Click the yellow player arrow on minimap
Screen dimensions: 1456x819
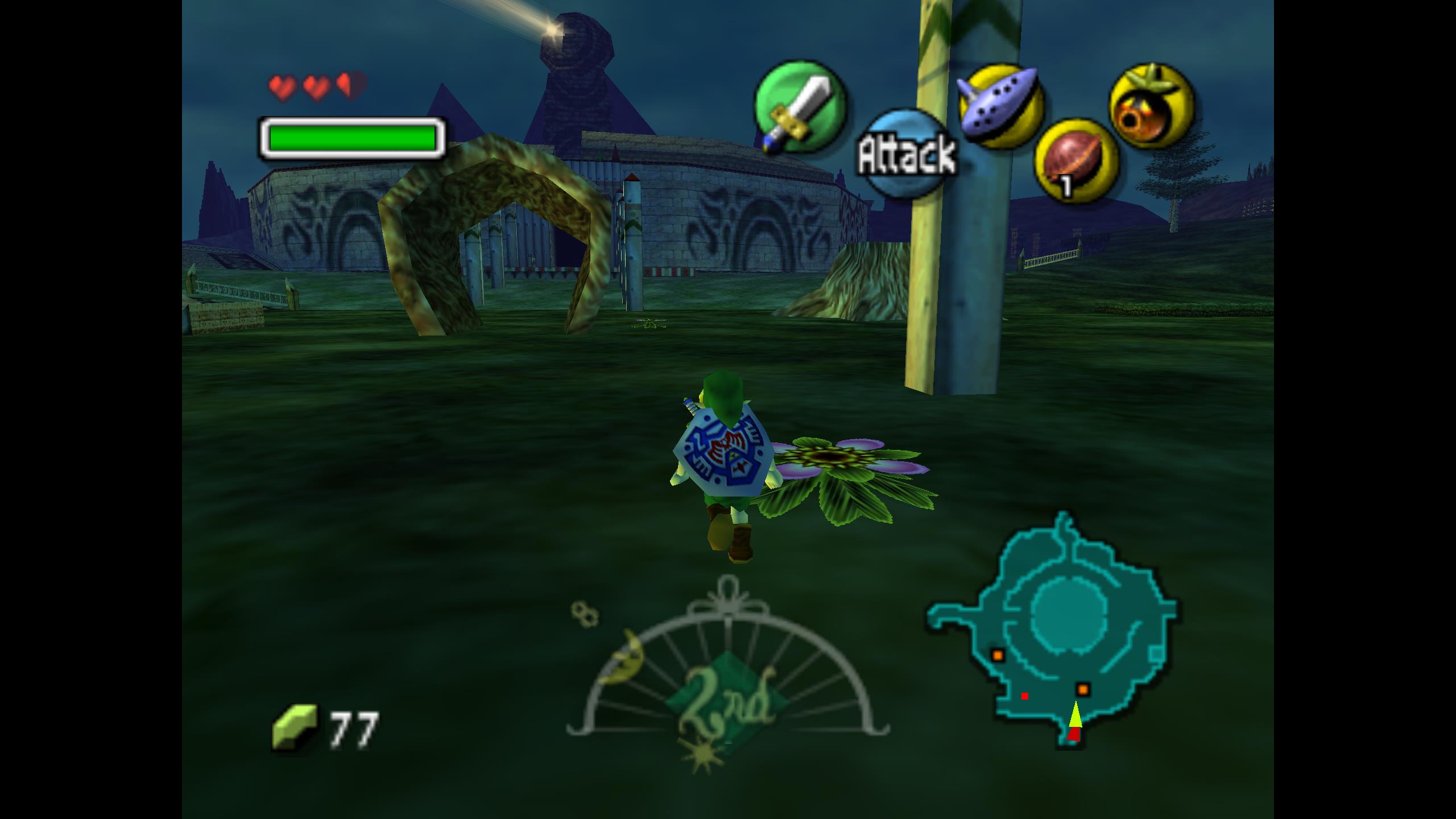click(1074, 715)
